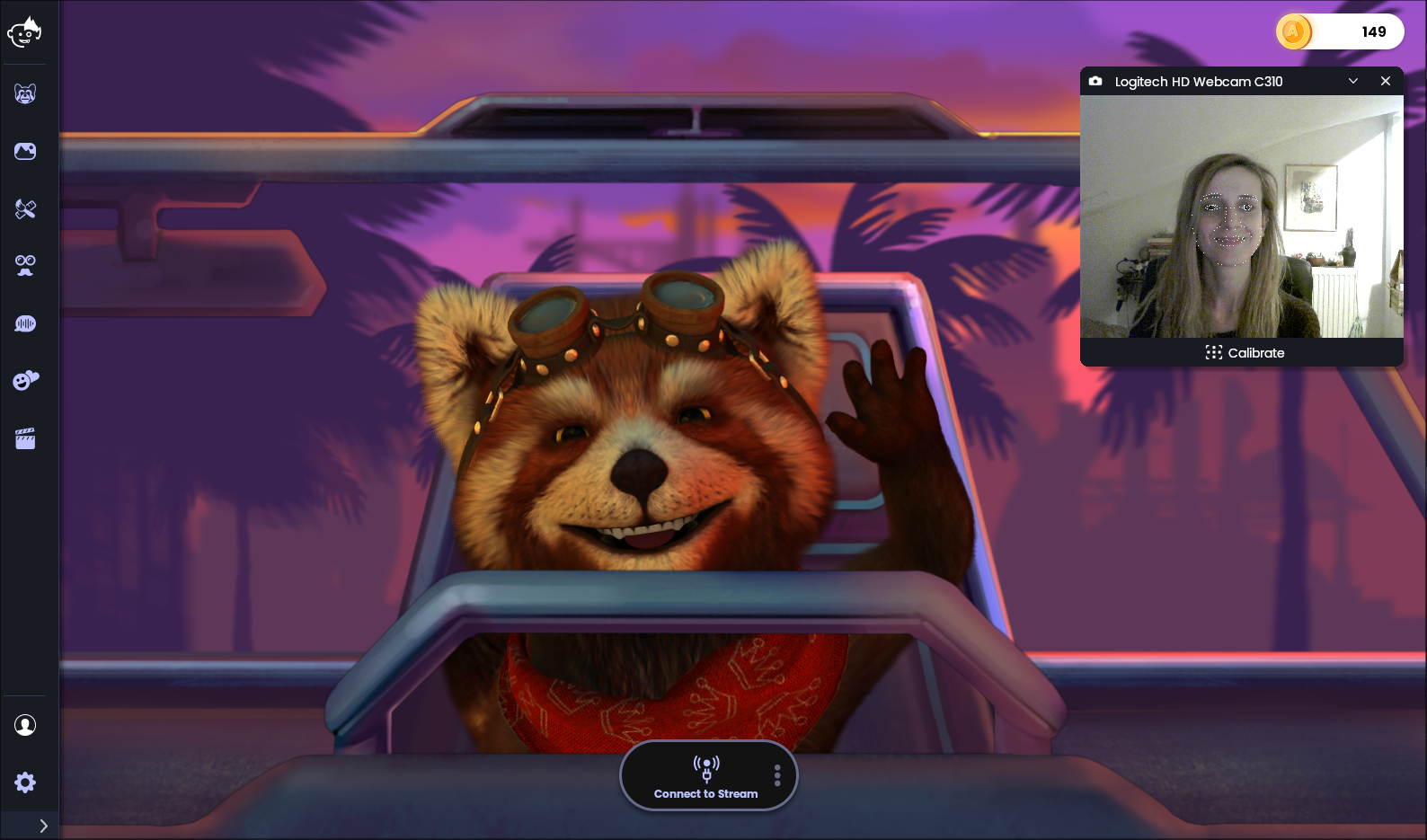1427x840 pixels.
Task: Close the Logitech webcam panel
Action: point(1385,81)
